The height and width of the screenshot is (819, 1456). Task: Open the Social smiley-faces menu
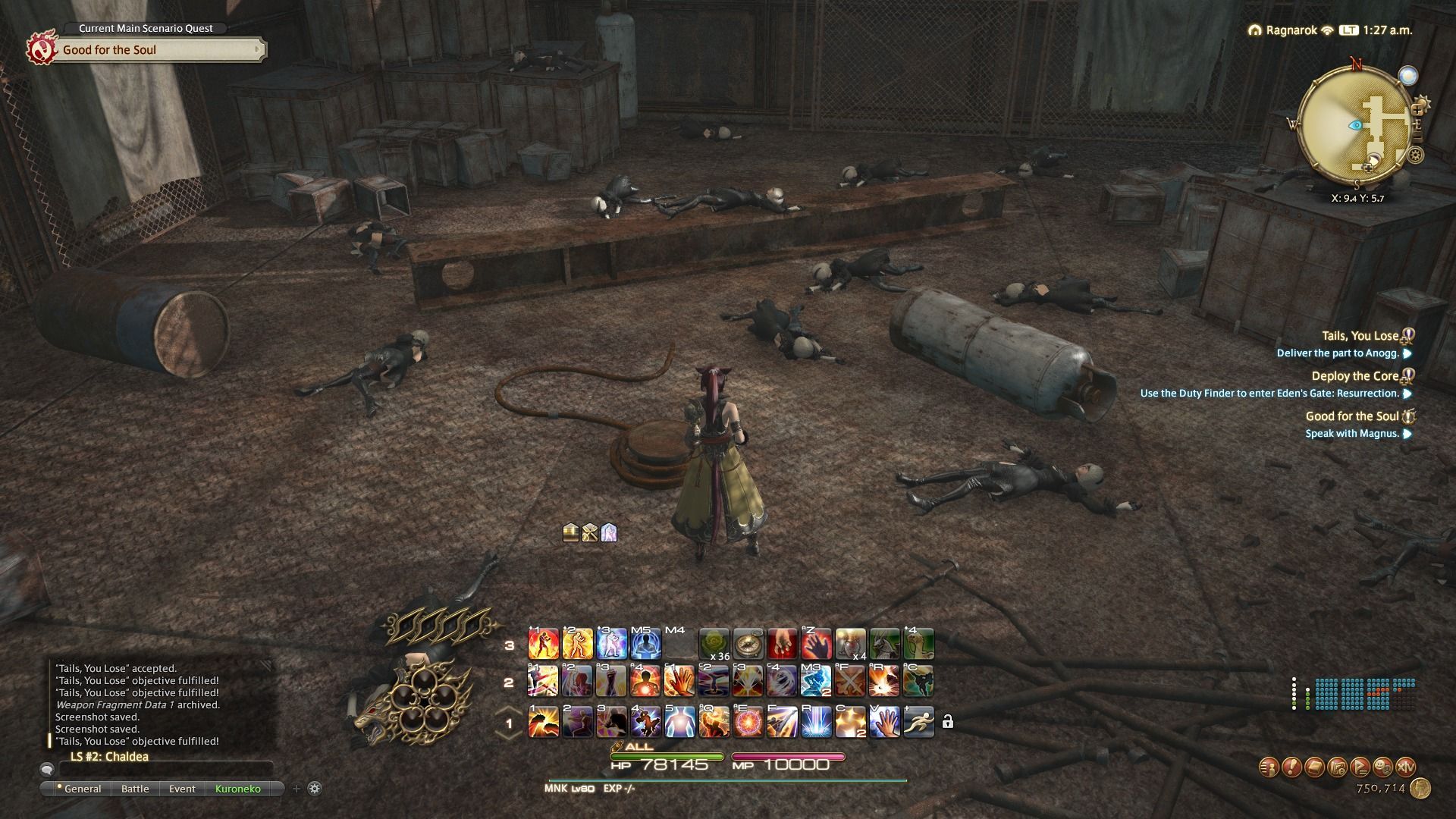1382,767
